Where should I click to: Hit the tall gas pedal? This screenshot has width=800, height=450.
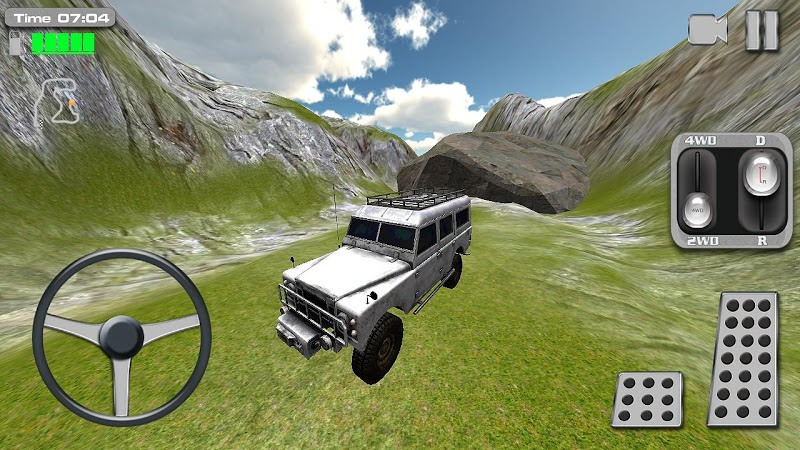pos(744,359)
